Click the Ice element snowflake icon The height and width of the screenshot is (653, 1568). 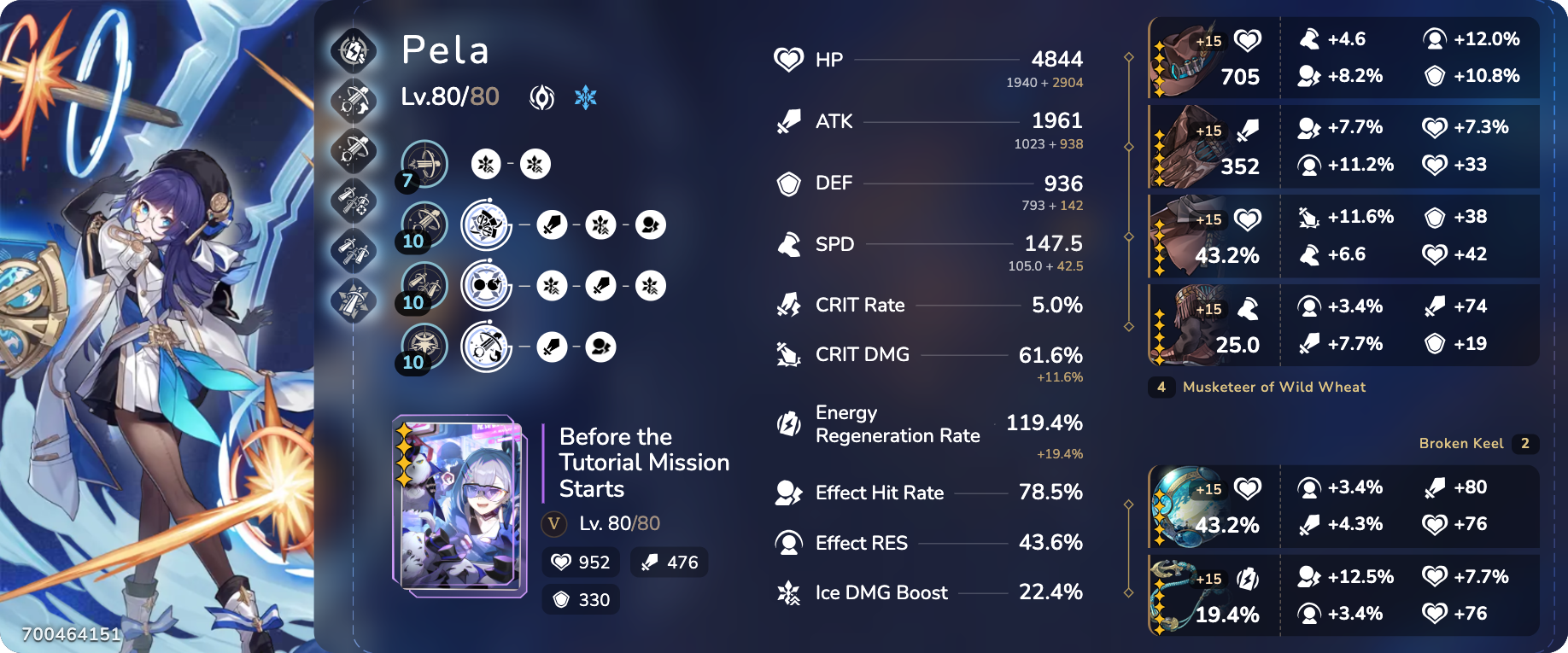[x=585, y=96]
